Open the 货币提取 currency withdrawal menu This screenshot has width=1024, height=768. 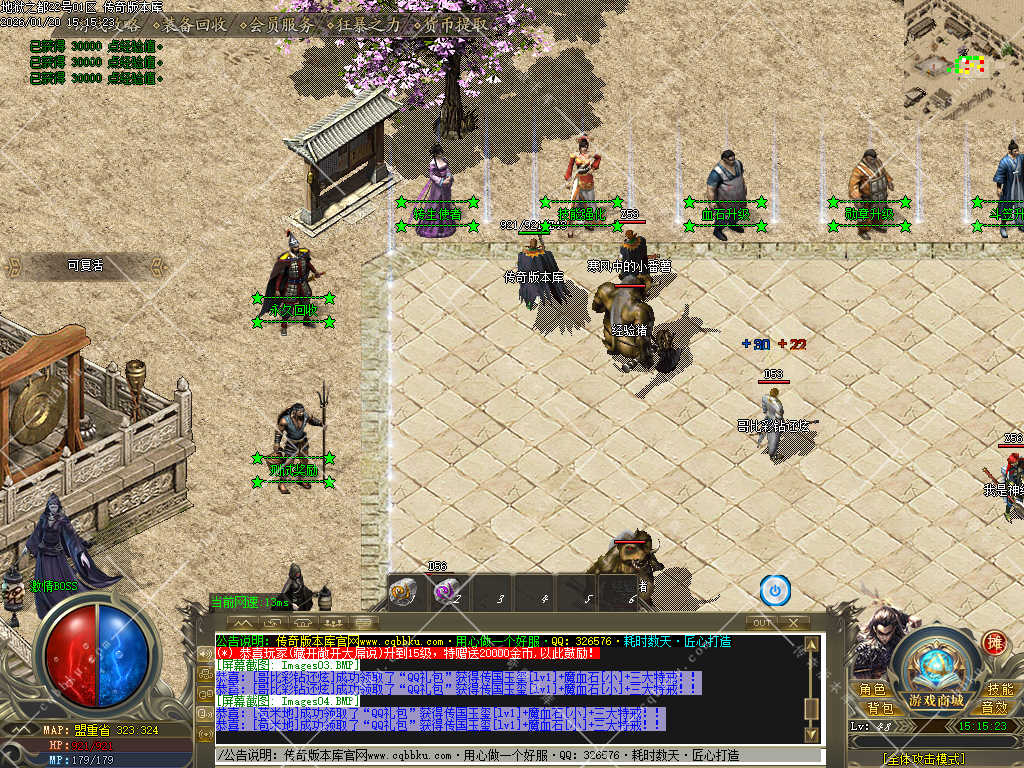(455, 24)
